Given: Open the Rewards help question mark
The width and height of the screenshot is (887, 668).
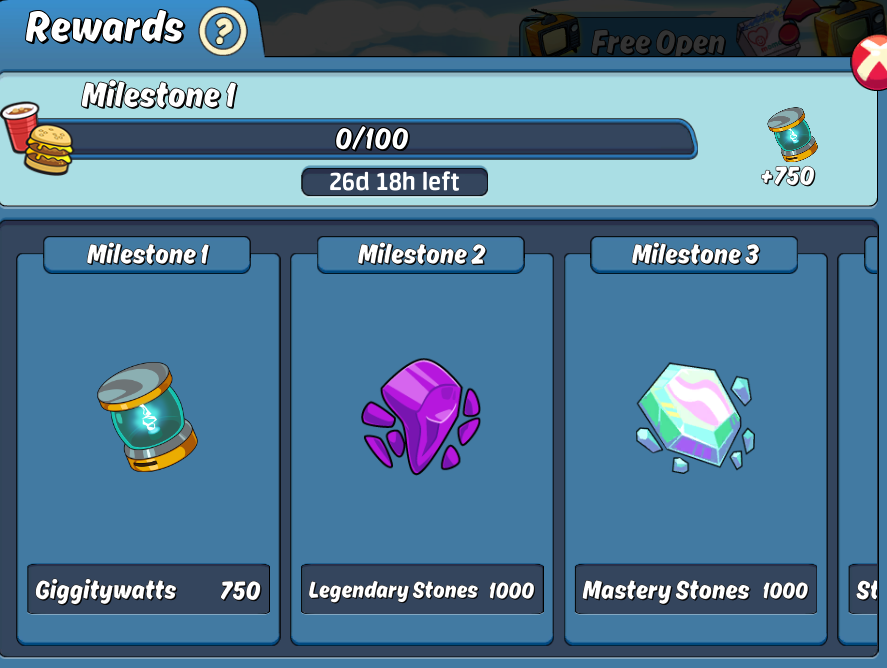Looking at the screenshot, I should [x=223, y=32].
